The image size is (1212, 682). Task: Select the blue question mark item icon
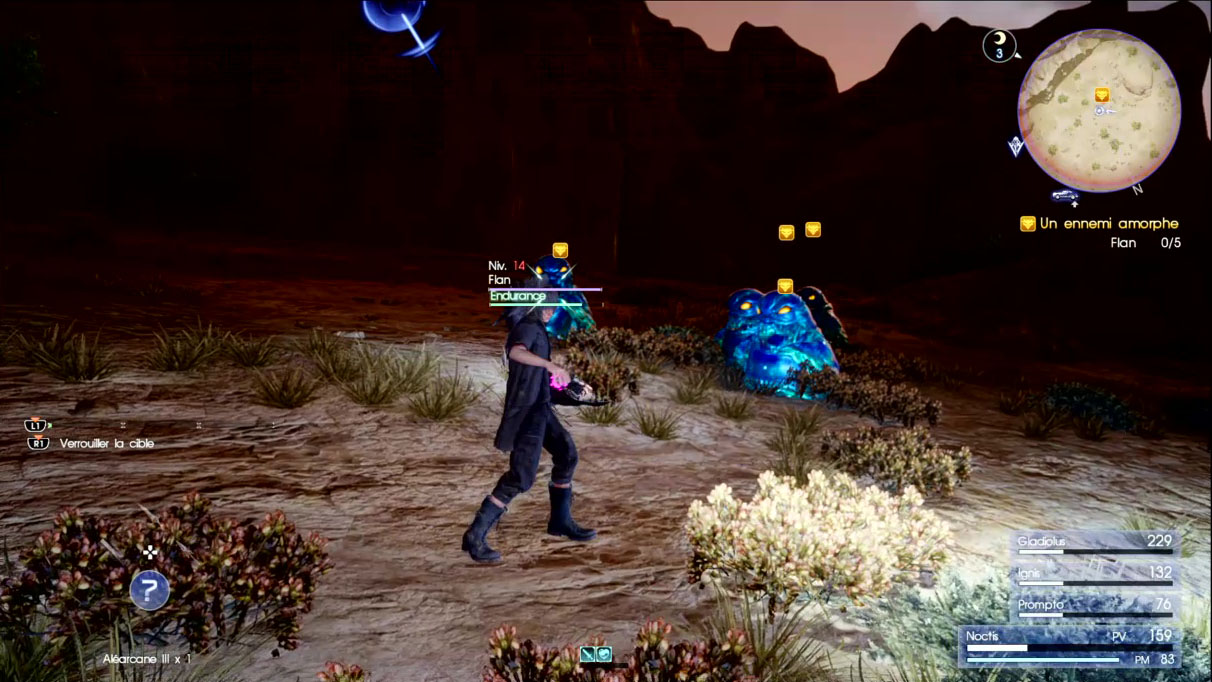tap(149, 590)
